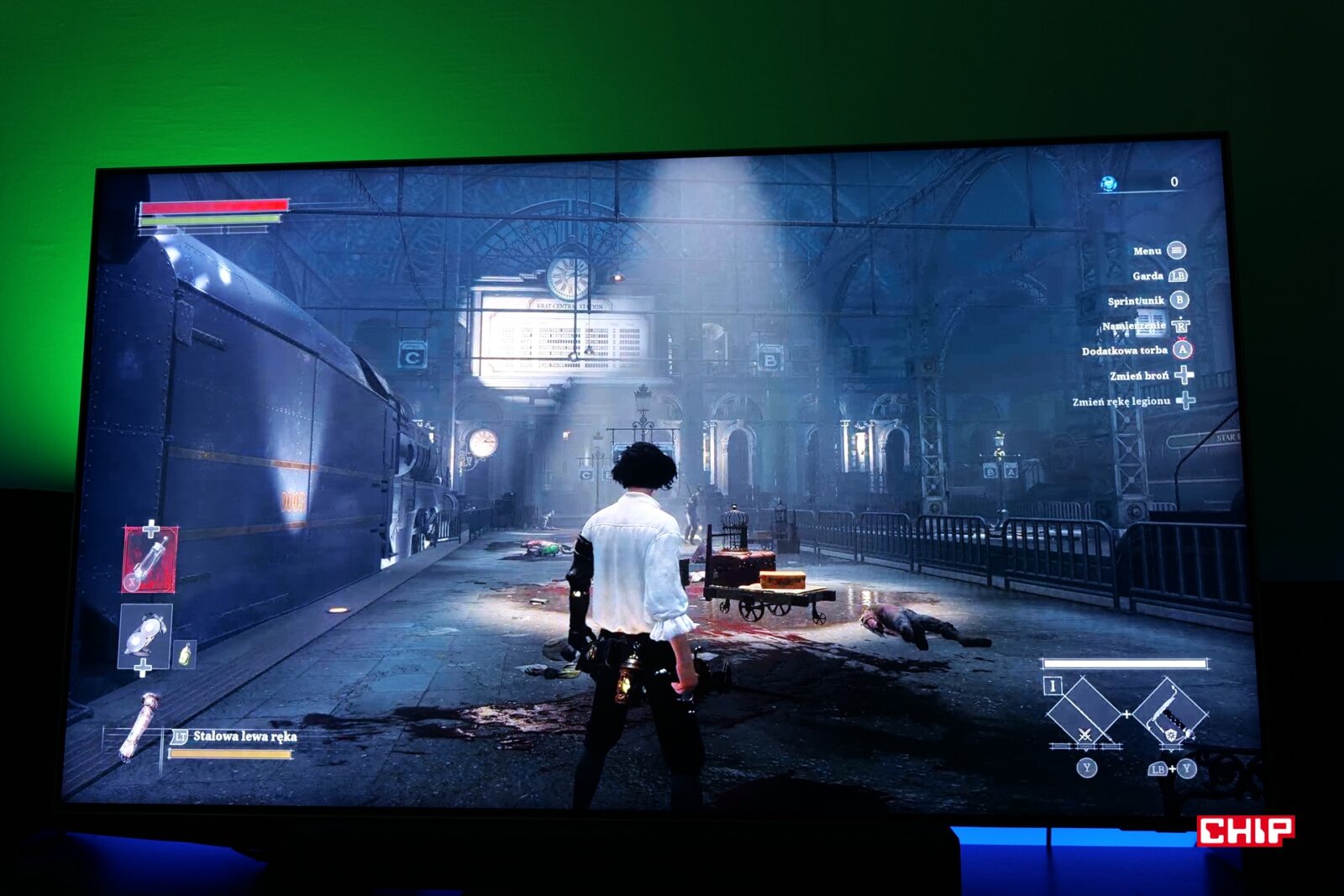Activate the blade Fable Art diamond

(1084, 715)
